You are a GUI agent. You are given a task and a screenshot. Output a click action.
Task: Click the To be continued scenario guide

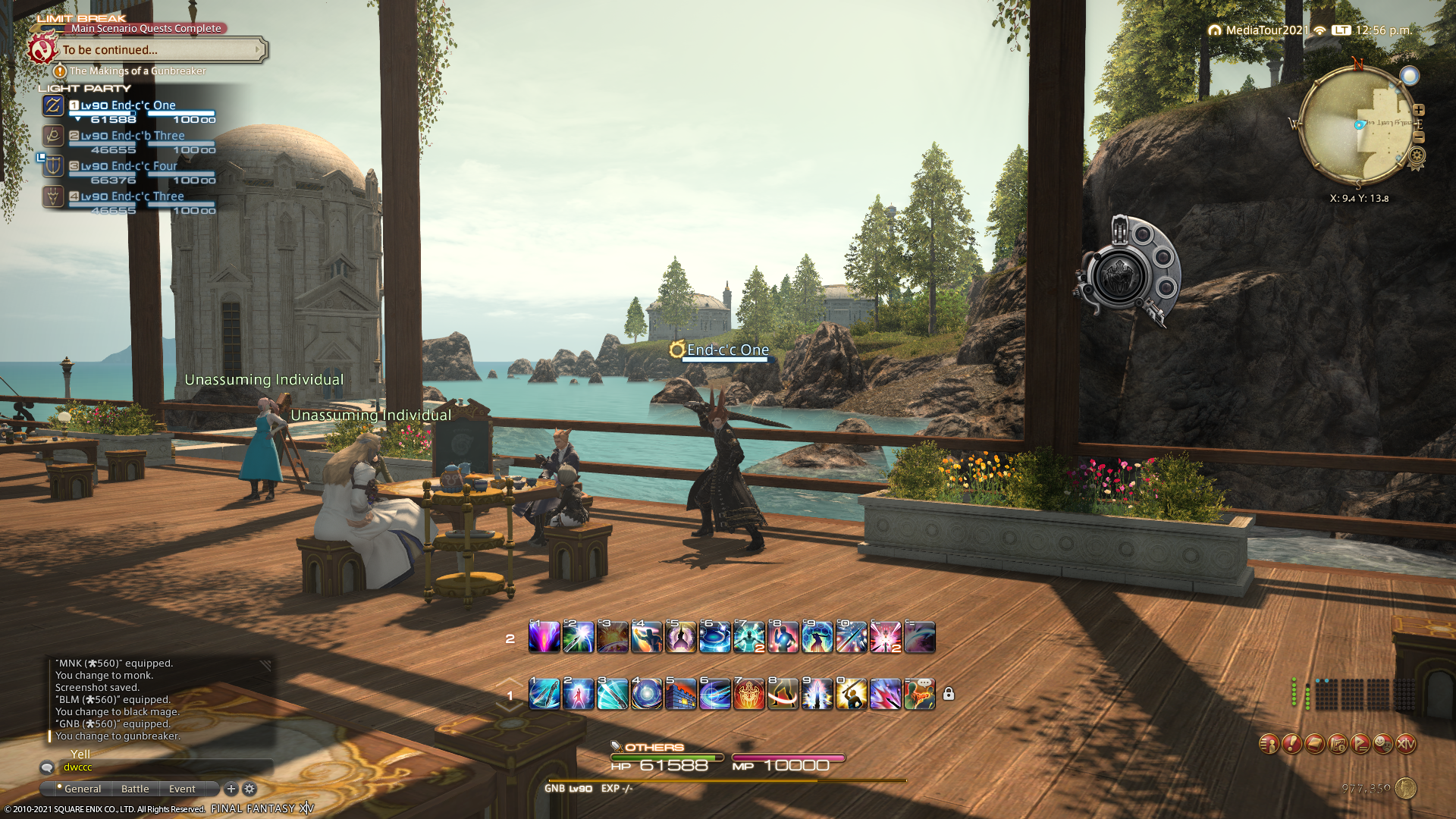[x=159, y=50]
